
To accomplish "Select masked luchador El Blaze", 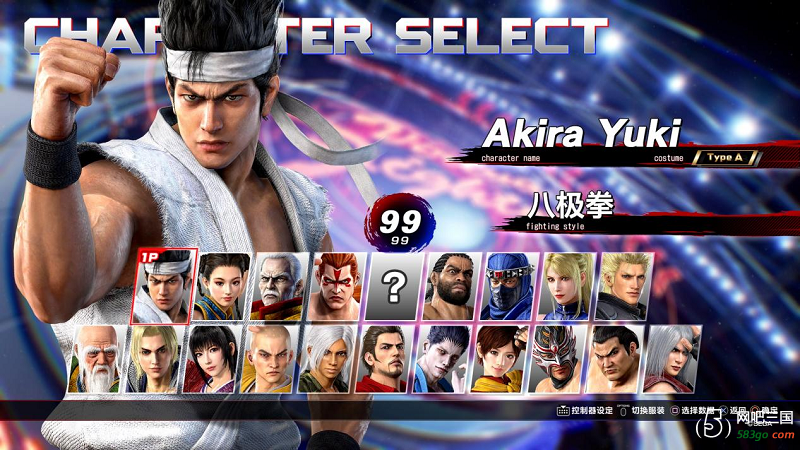I will click(x=557, y=359).
